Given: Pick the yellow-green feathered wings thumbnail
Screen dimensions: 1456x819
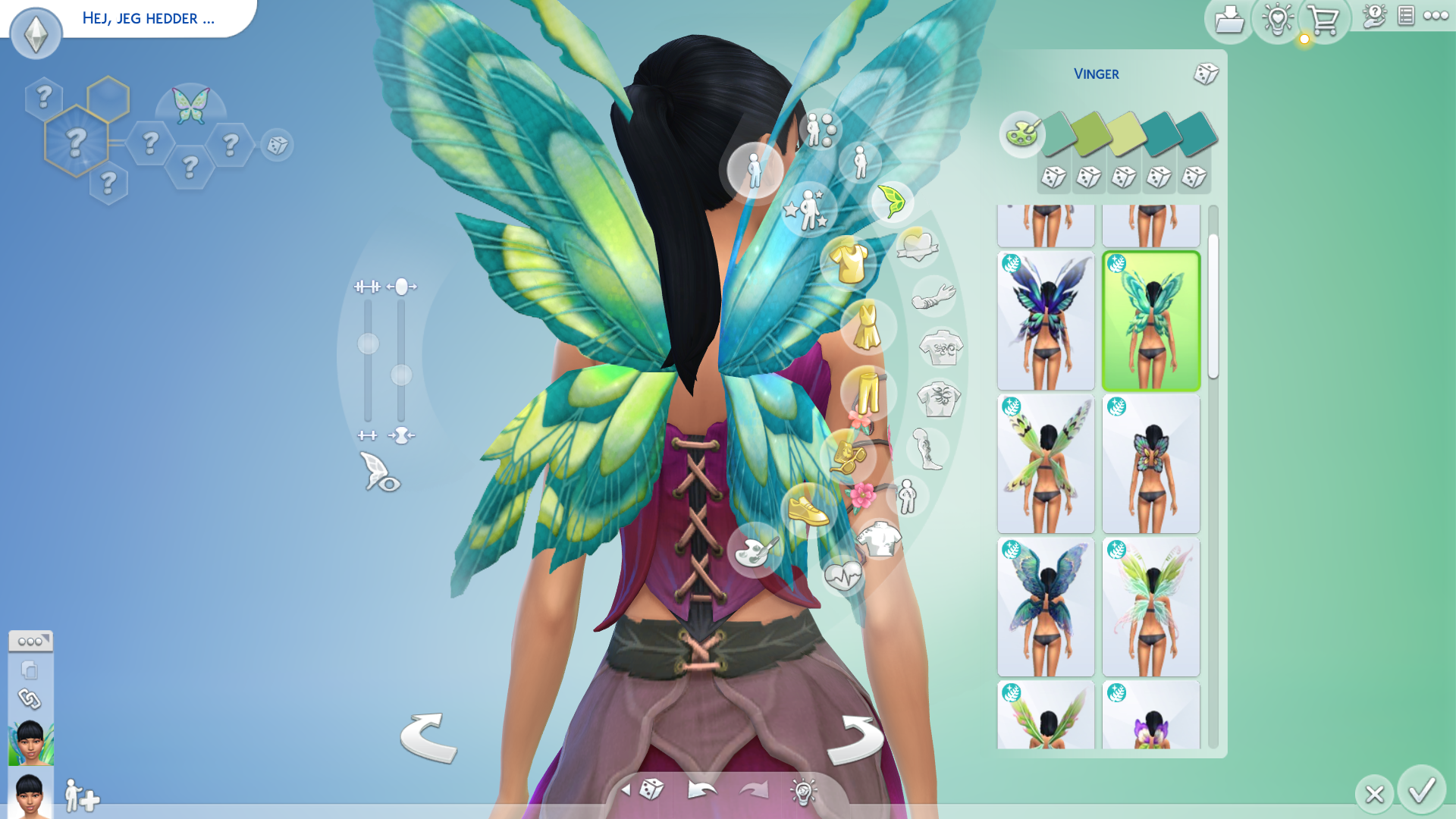Looking at the screenshot, I should (x=1046, y=464).
